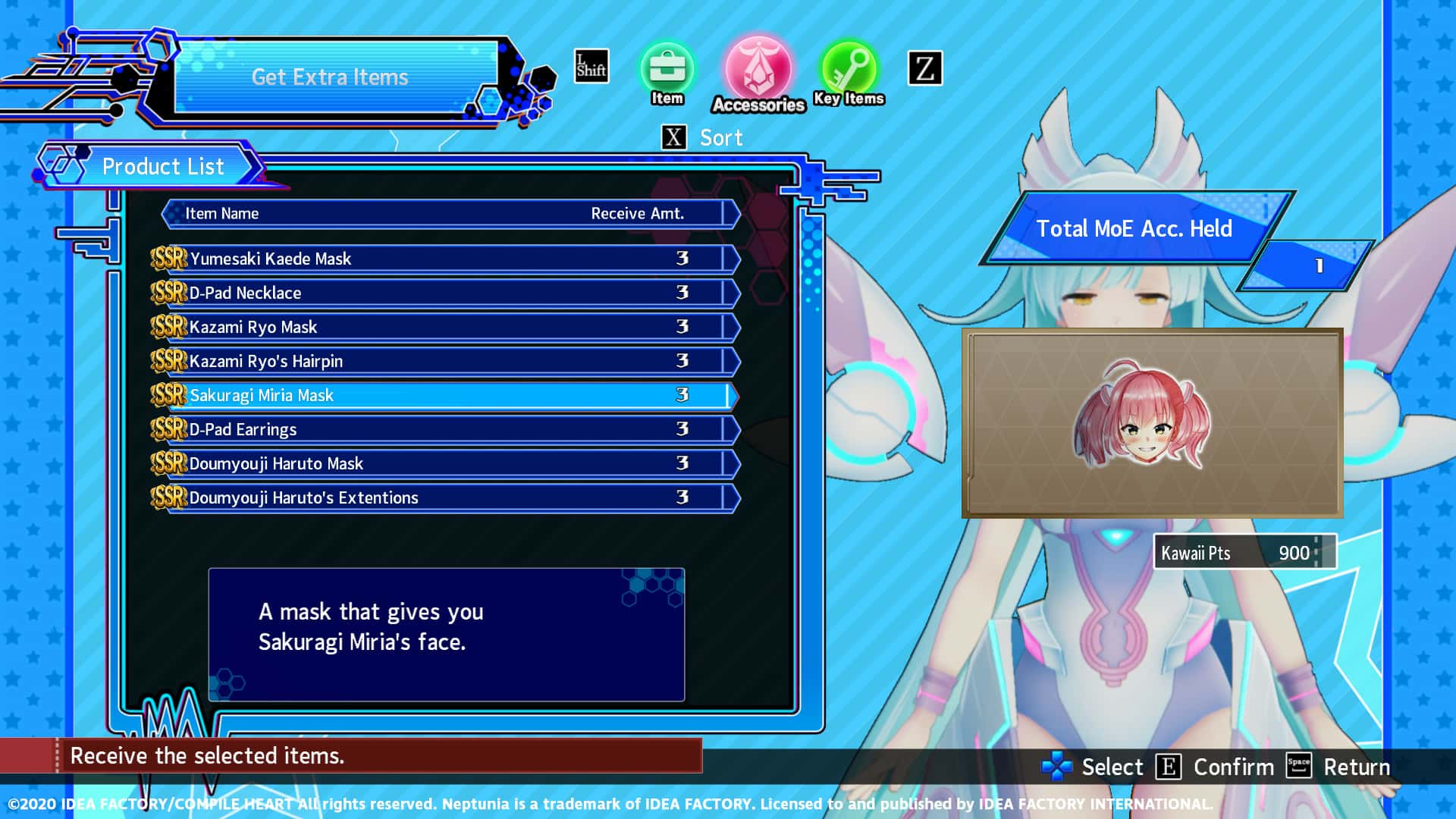This screenshot has height=819, width=1456.
Task: Click the Kawaii Pts 900 display
Action: [x=1247, y=553]
